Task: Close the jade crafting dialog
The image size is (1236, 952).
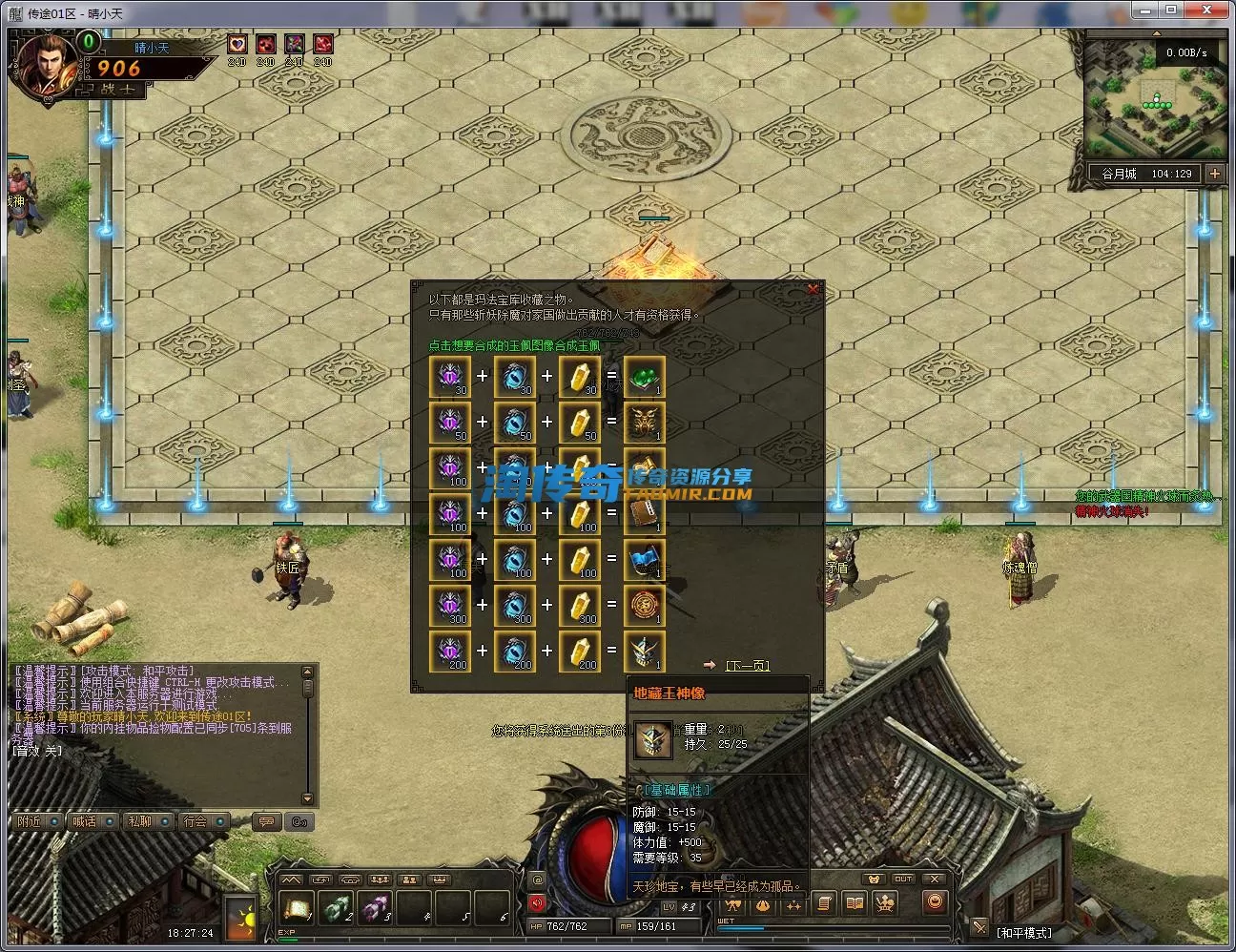Action: click(813, 289)
